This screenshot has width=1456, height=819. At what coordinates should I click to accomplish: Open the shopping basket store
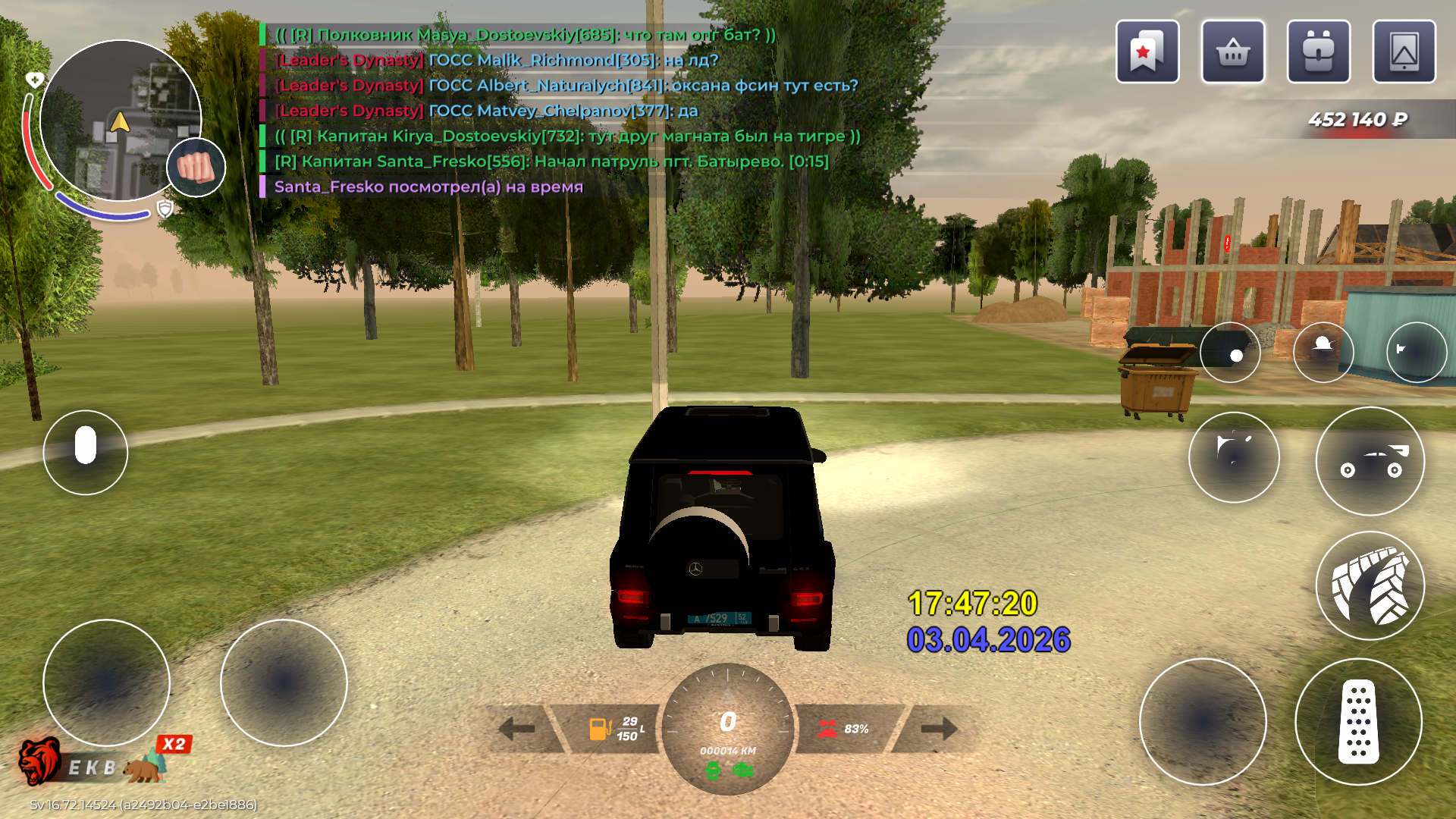[1232, 52]
